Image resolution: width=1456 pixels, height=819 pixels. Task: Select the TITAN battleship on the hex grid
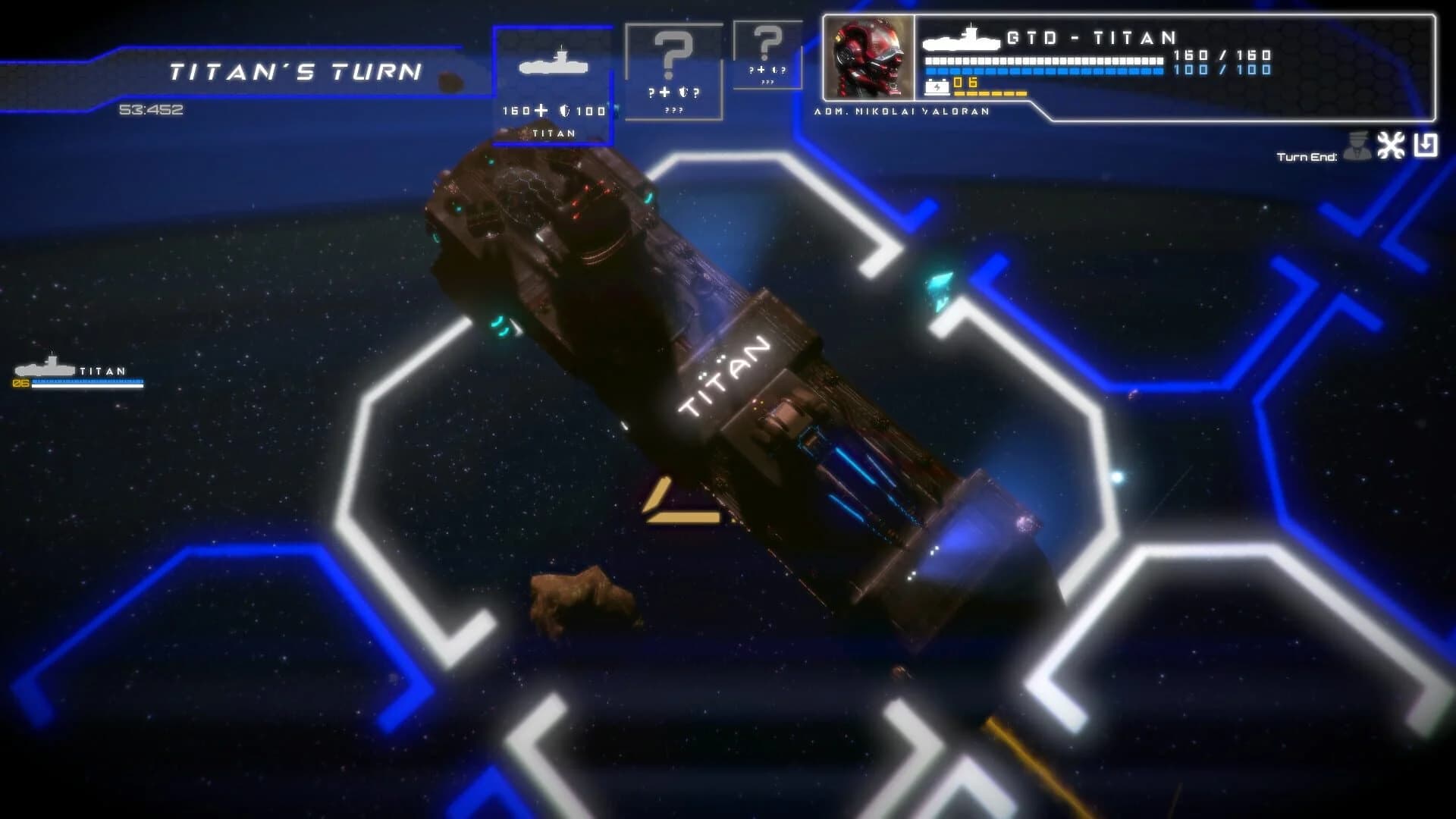click(x=720, y=379)
